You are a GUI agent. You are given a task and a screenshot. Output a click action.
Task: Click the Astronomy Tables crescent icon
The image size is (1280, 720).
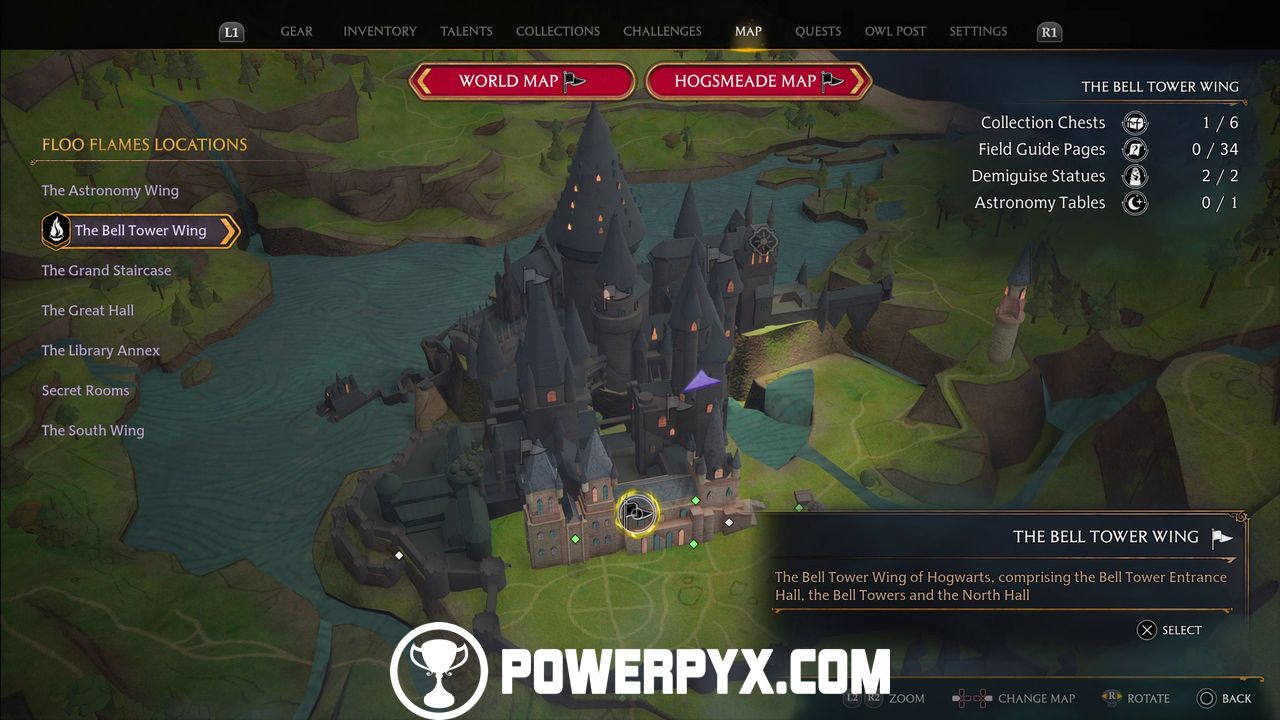[1134, 202]
